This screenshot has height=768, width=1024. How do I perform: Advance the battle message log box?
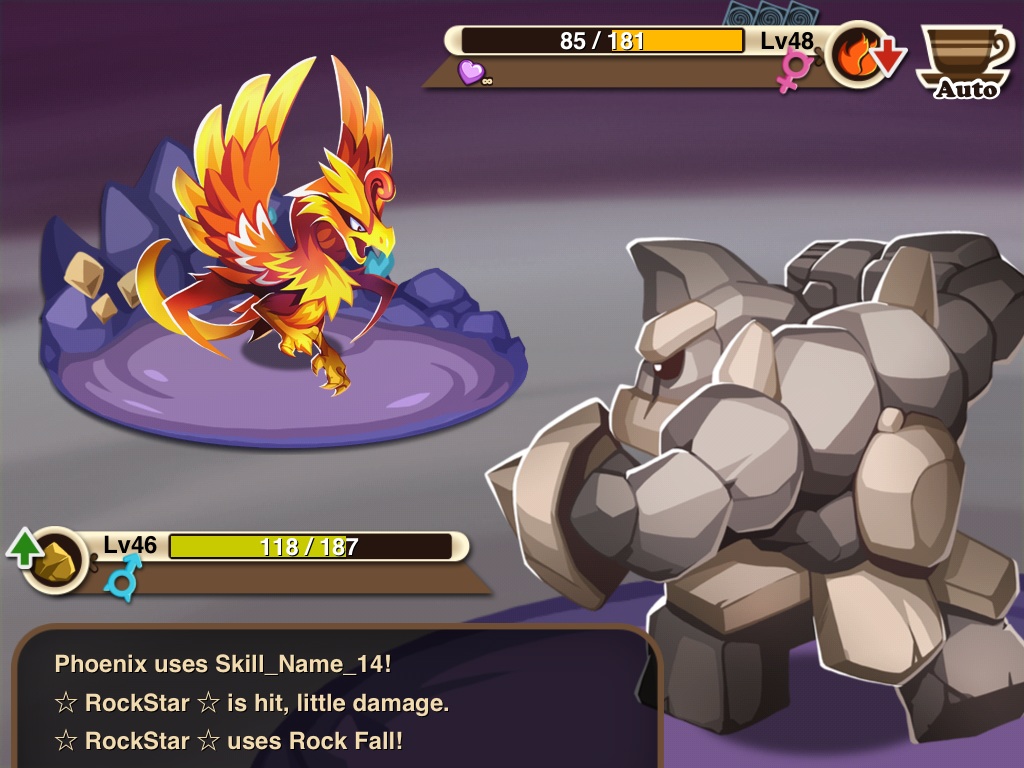[335, 700]
